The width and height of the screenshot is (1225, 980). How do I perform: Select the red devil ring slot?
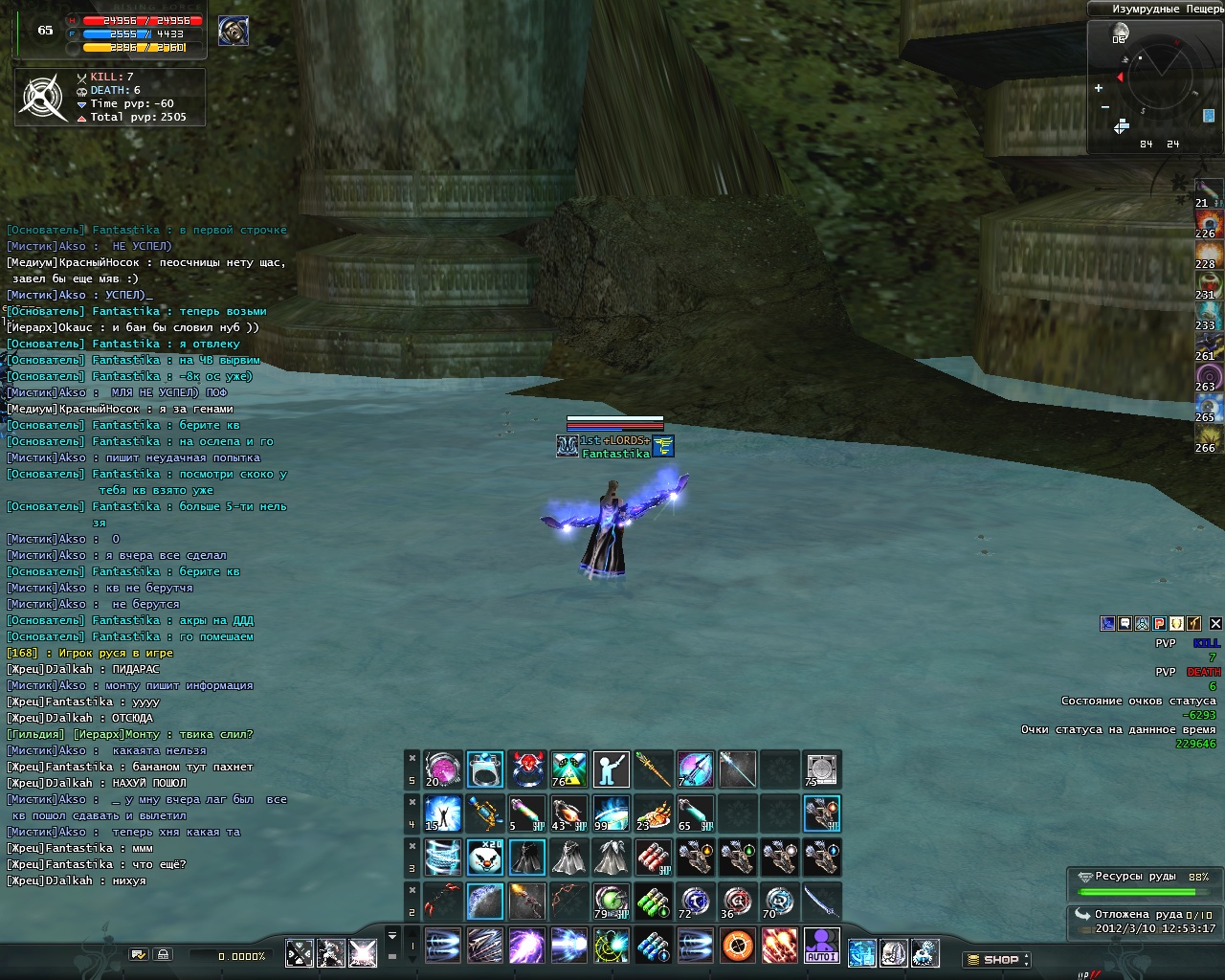click(x=527, y=768)
